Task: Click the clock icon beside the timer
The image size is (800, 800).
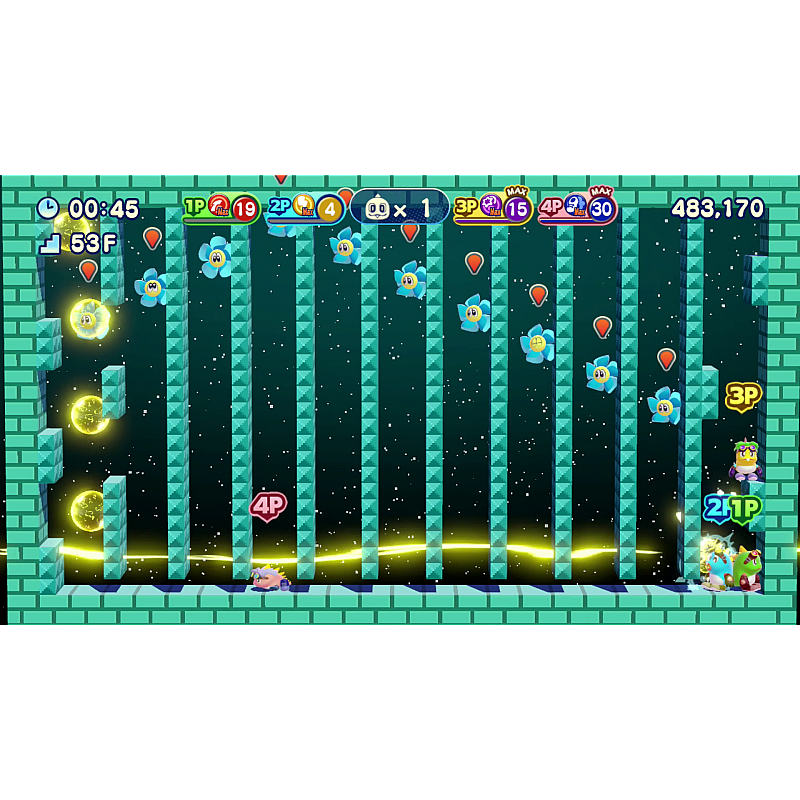Action: point(48,208)
